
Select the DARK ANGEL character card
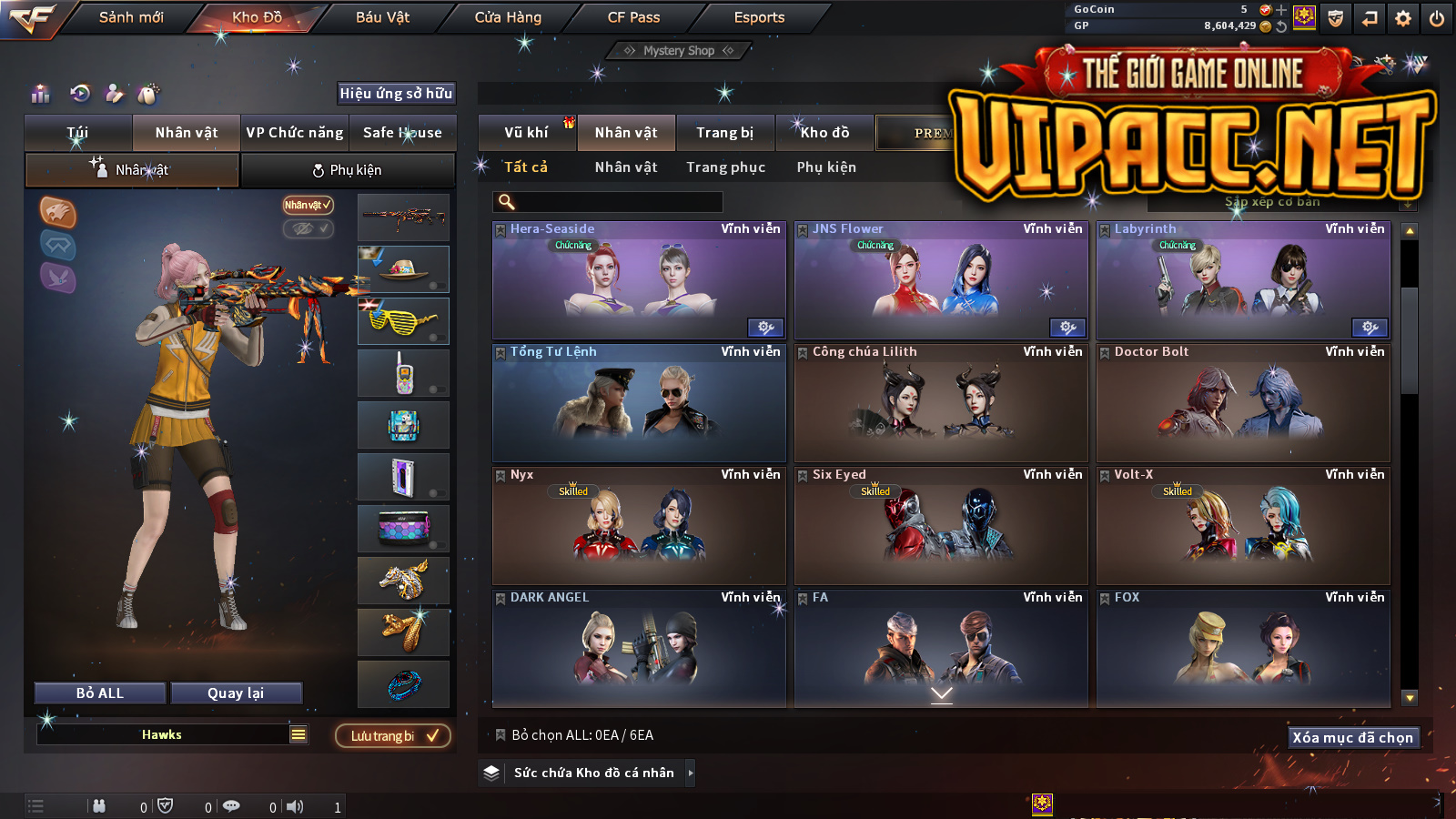pos(639,650)
